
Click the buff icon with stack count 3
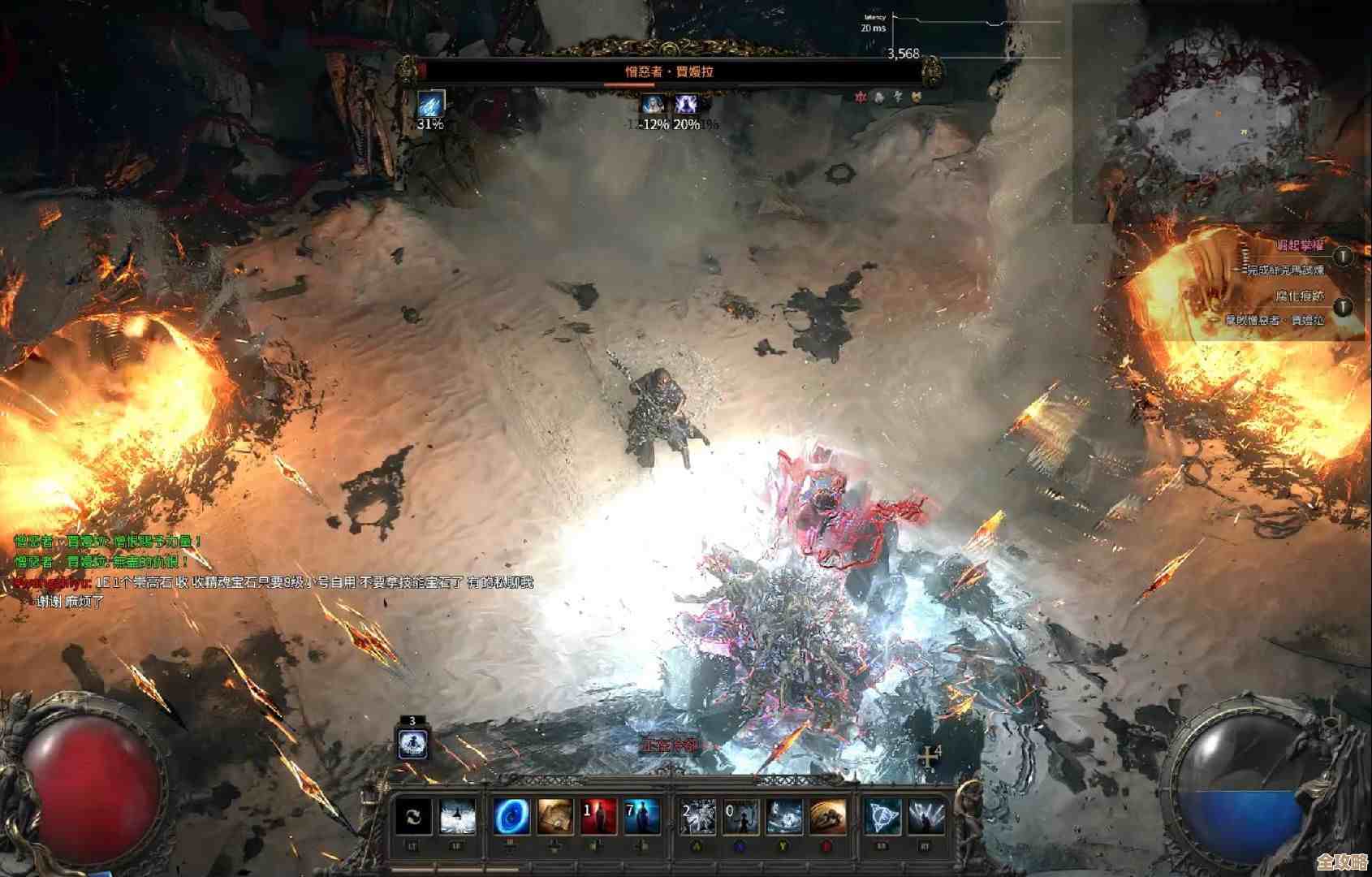point(412,743)
